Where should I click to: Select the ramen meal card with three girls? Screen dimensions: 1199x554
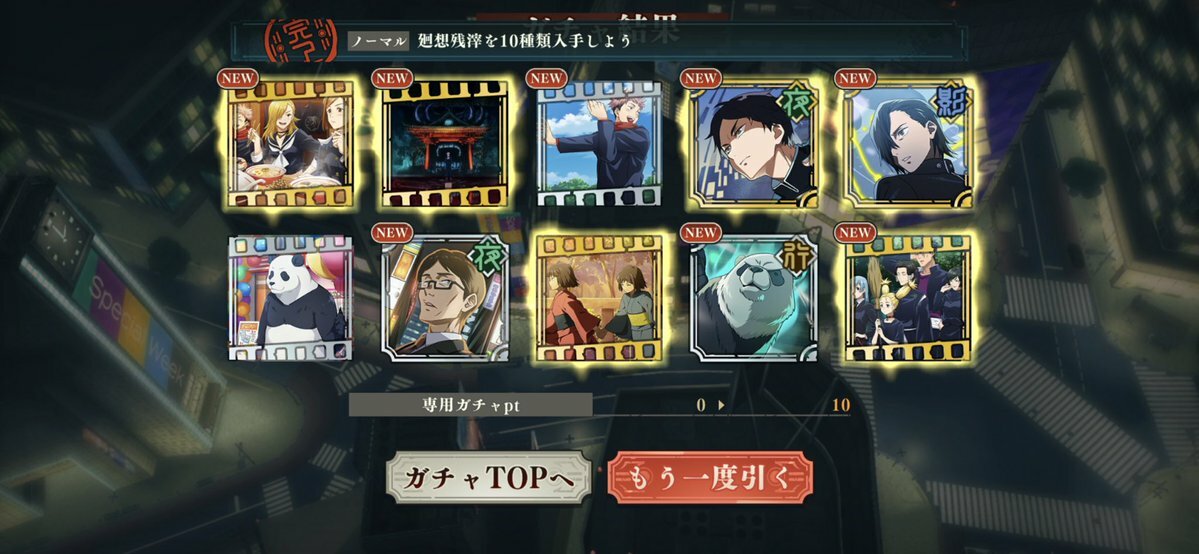tap(291, 143)
